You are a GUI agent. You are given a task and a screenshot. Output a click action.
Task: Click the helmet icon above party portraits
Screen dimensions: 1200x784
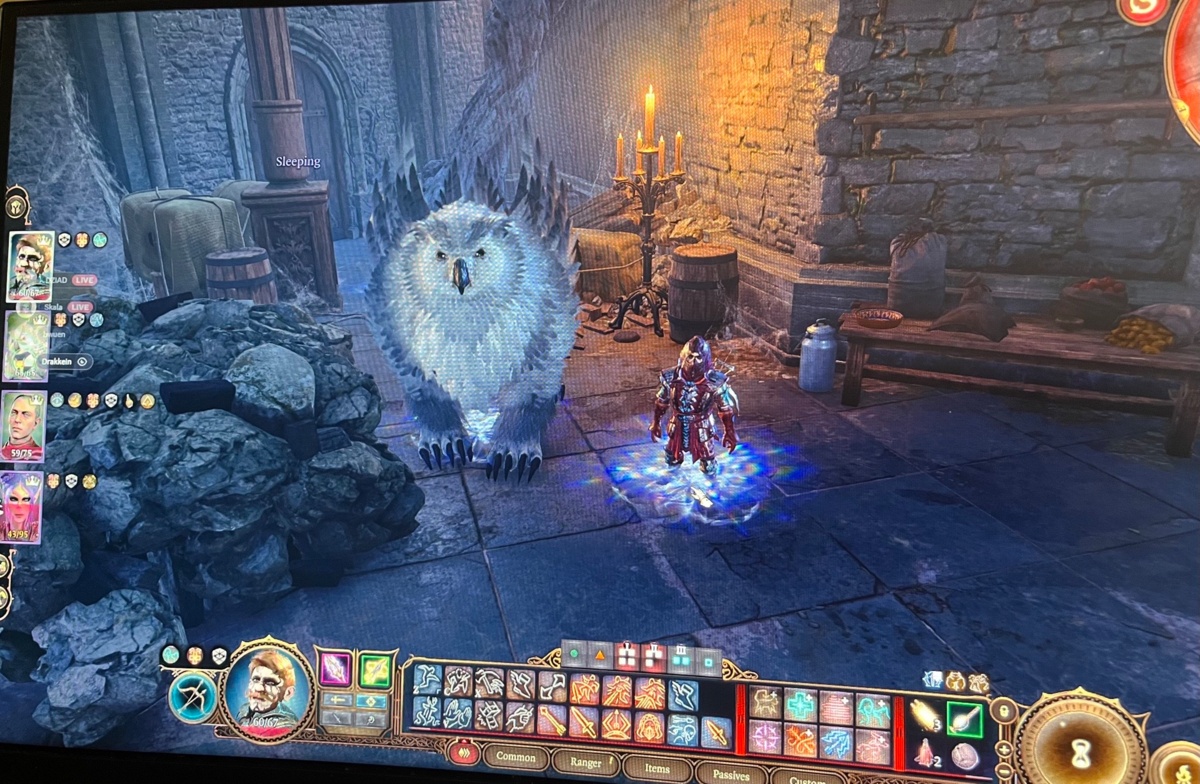click(x=17, y=205)
